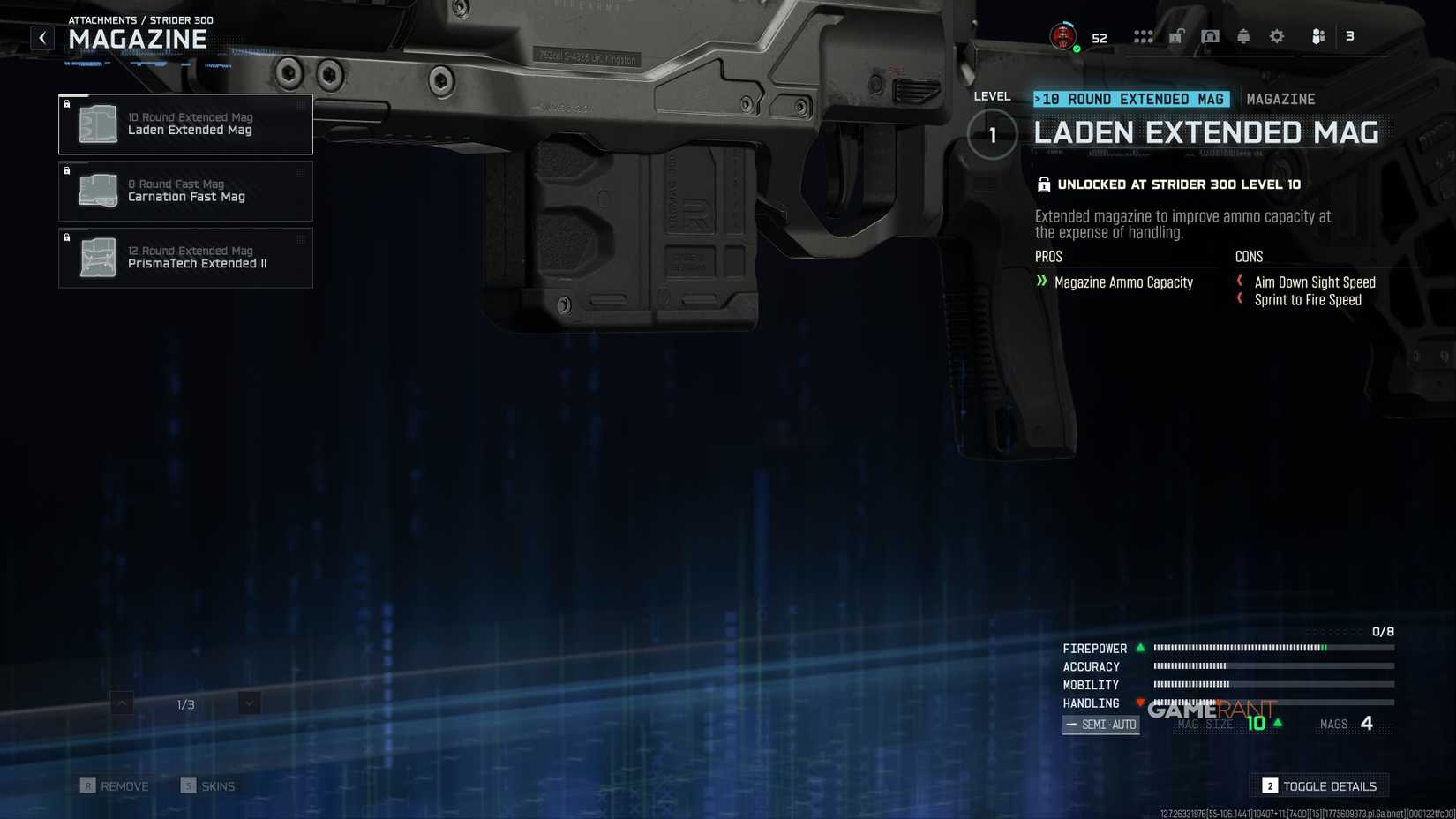Expand the grid handle on Laden Extended Mag entry
Screen dimensions: 1456x819
pyautogui.click(x=300, y=108)
